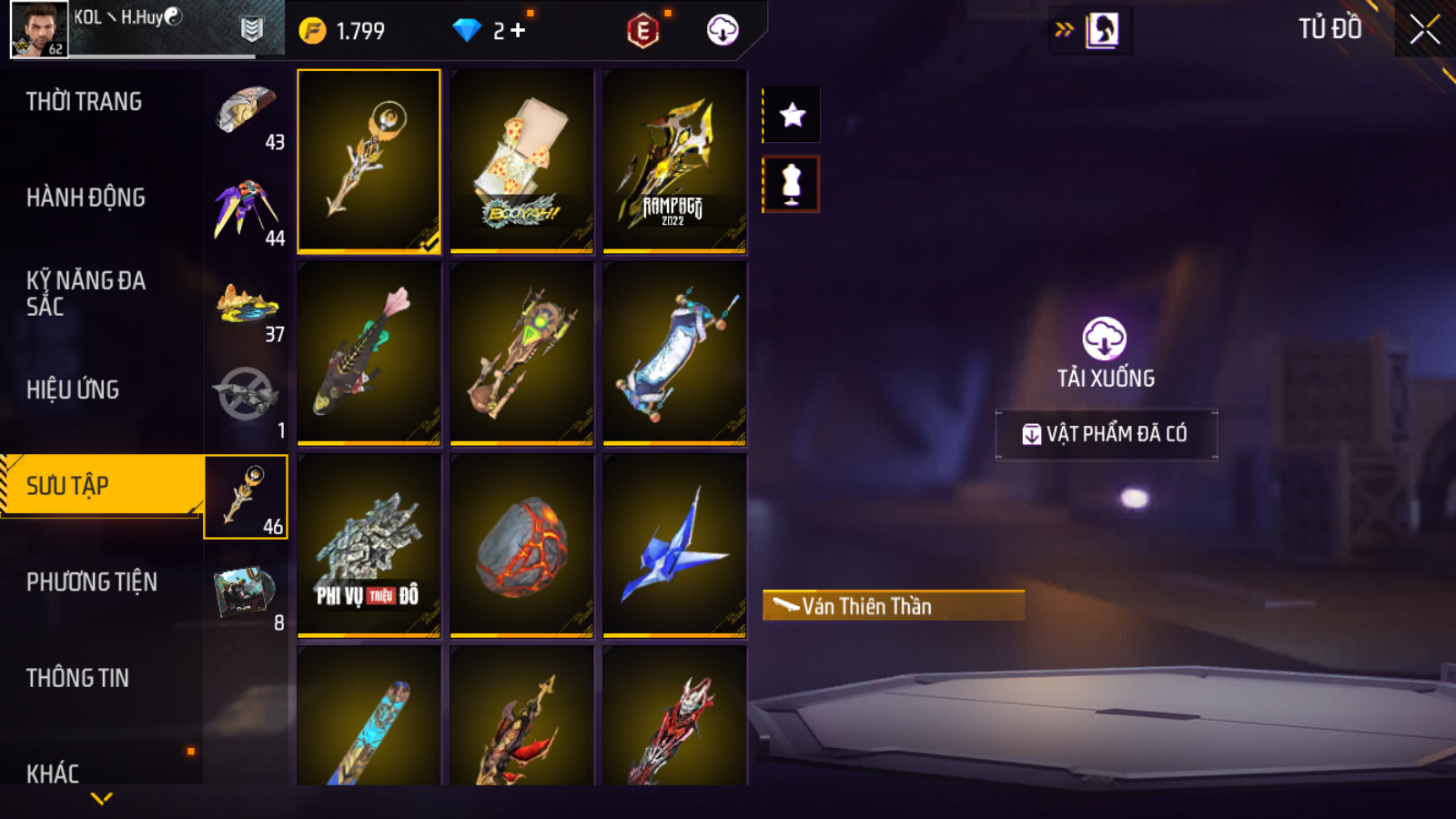Switch to the Hành Động tab
The image size is (1456, 819).
point(86,197)
